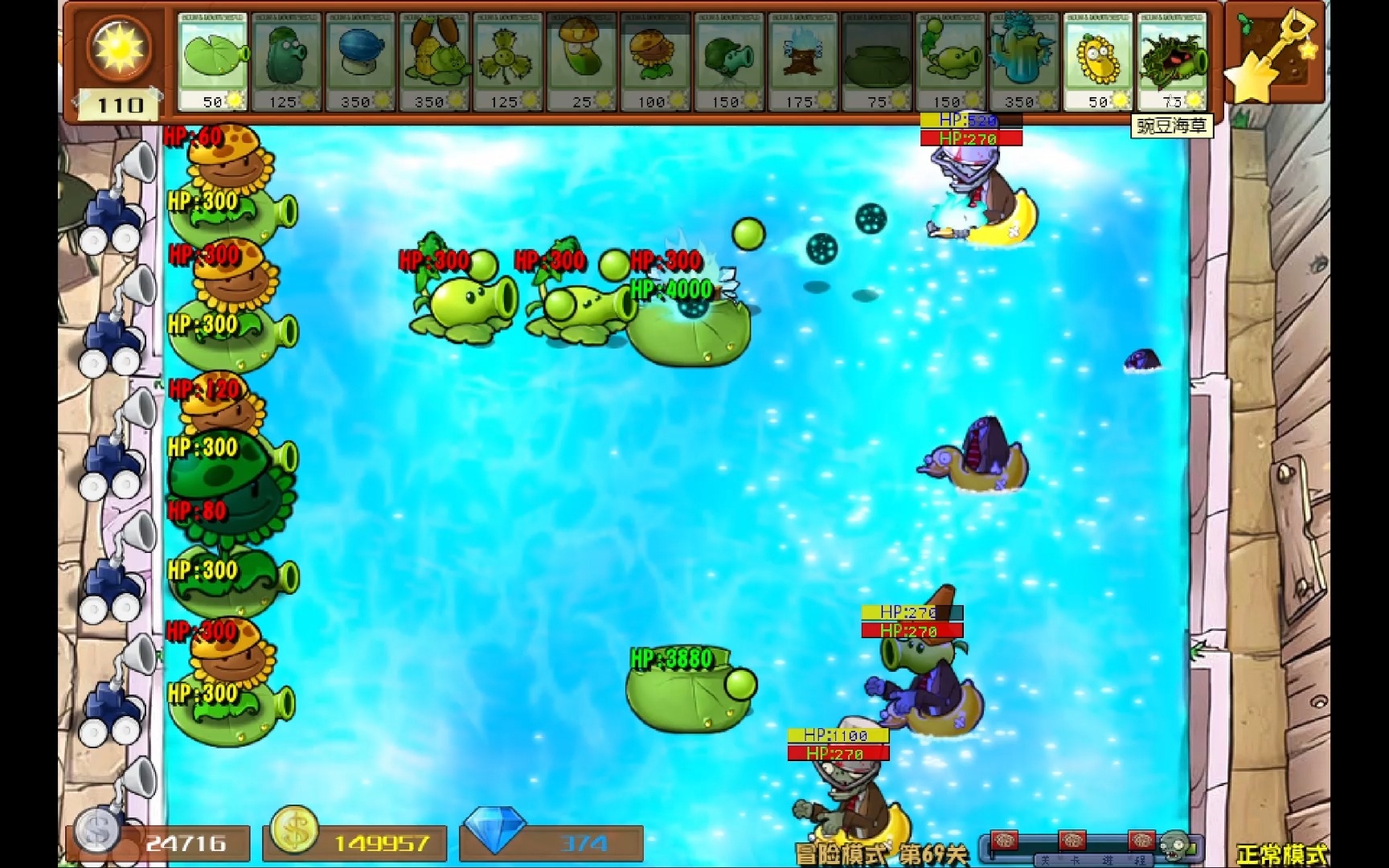Select the cattail kernel-pult seed card
The width and height of the screenshot is (1389, 868).
coord(433,61)
